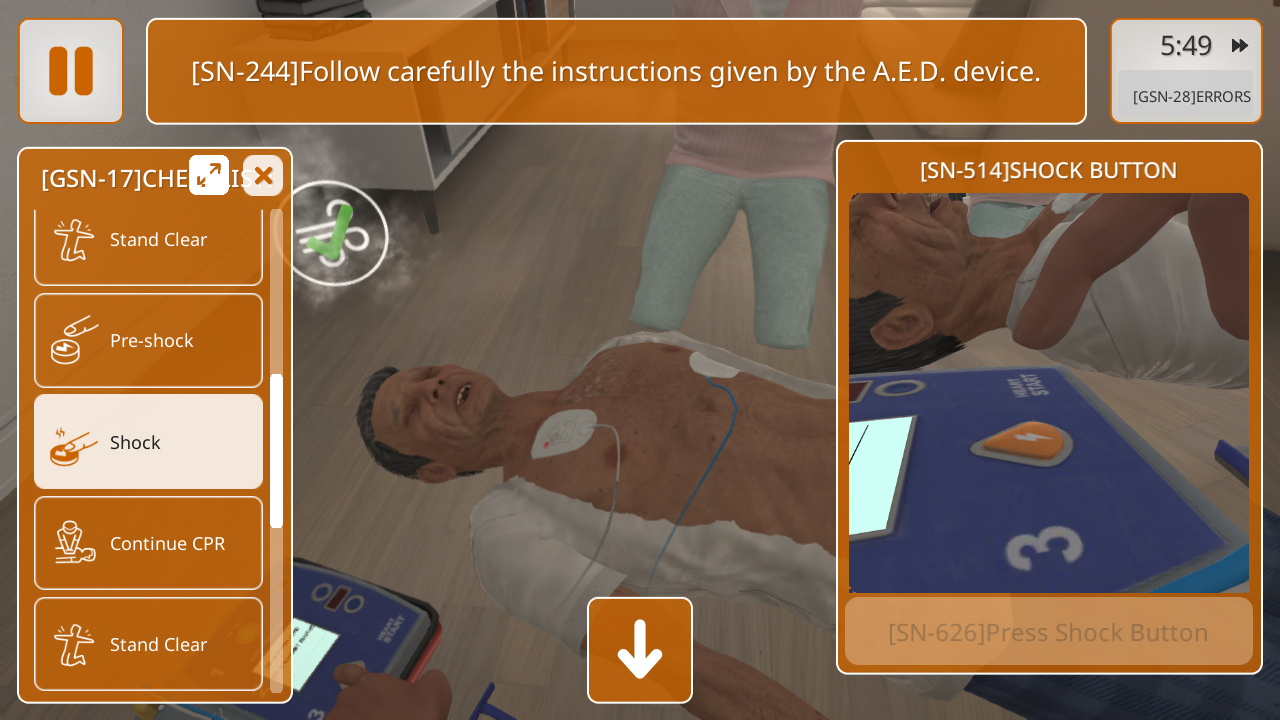Close the checklist panel

click(x=263, y=176)
